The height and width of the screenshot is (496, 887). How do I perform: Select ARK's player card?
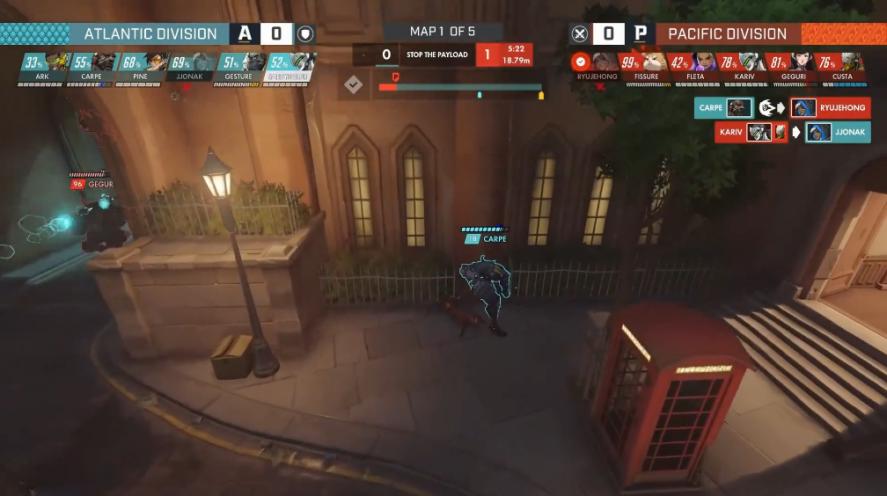43,67
